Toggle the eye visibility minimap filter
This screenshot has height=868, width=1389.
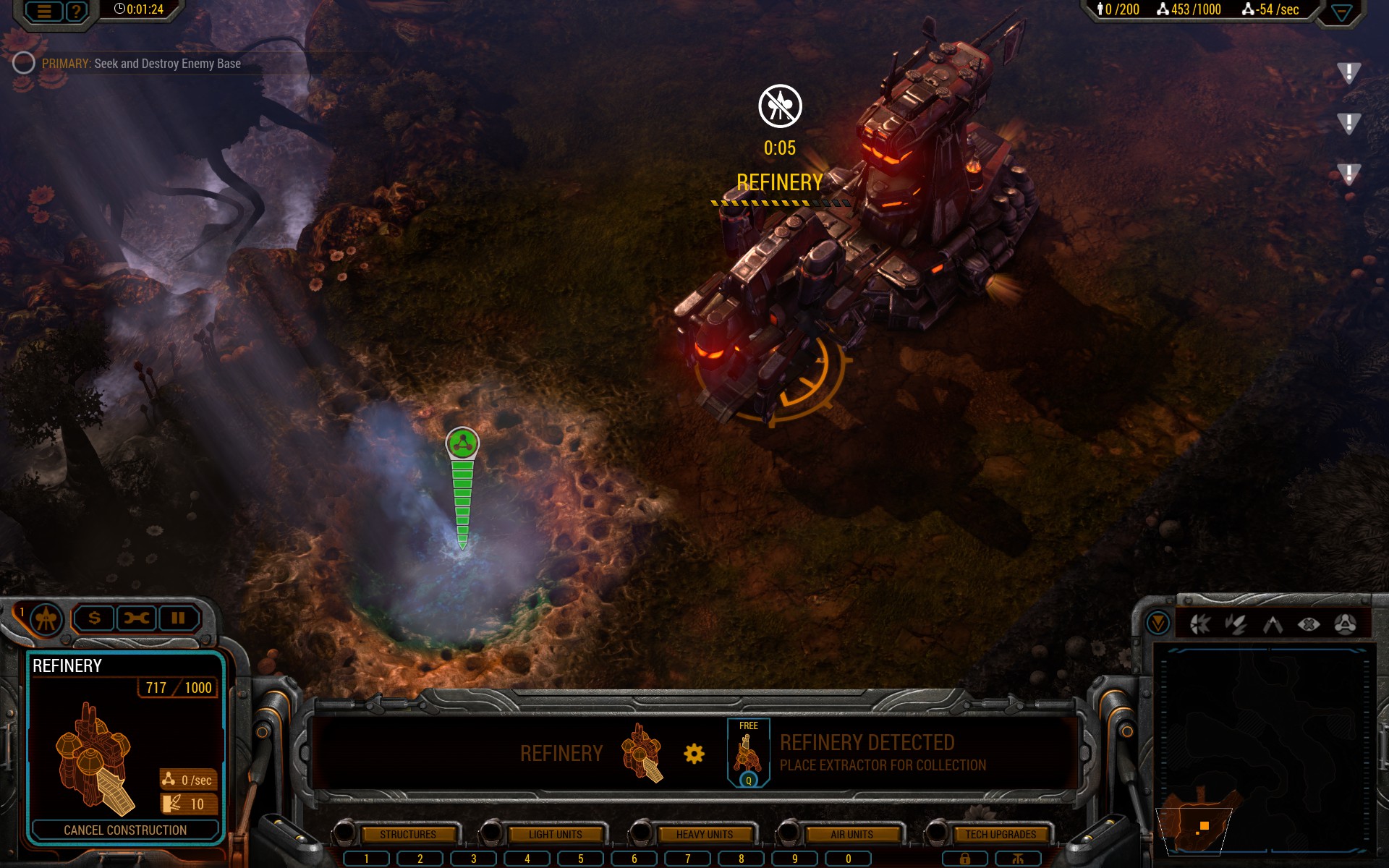point(1309,624)
